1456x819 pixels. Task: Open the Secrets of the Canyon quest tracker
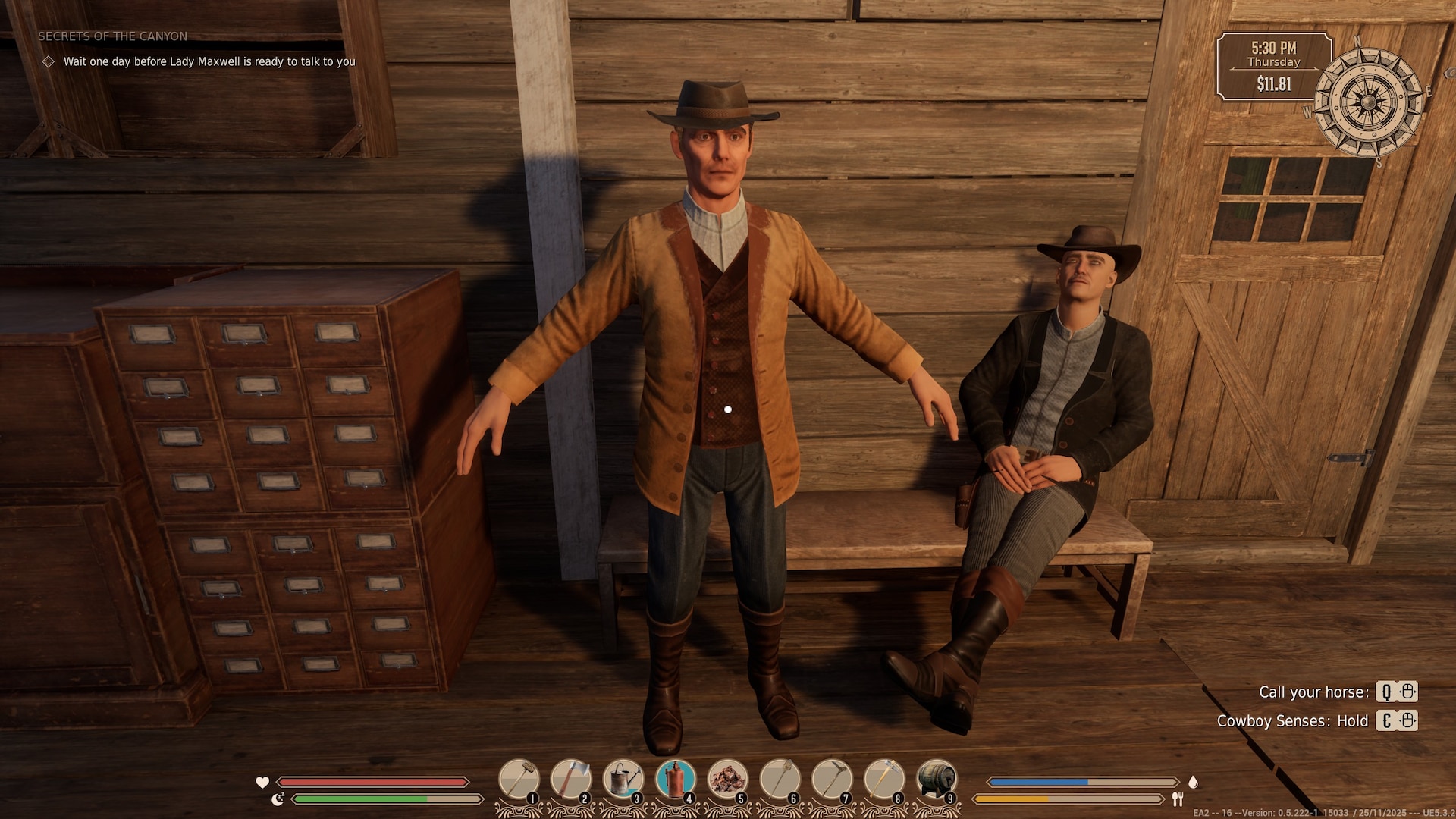(x=113, y=36)
